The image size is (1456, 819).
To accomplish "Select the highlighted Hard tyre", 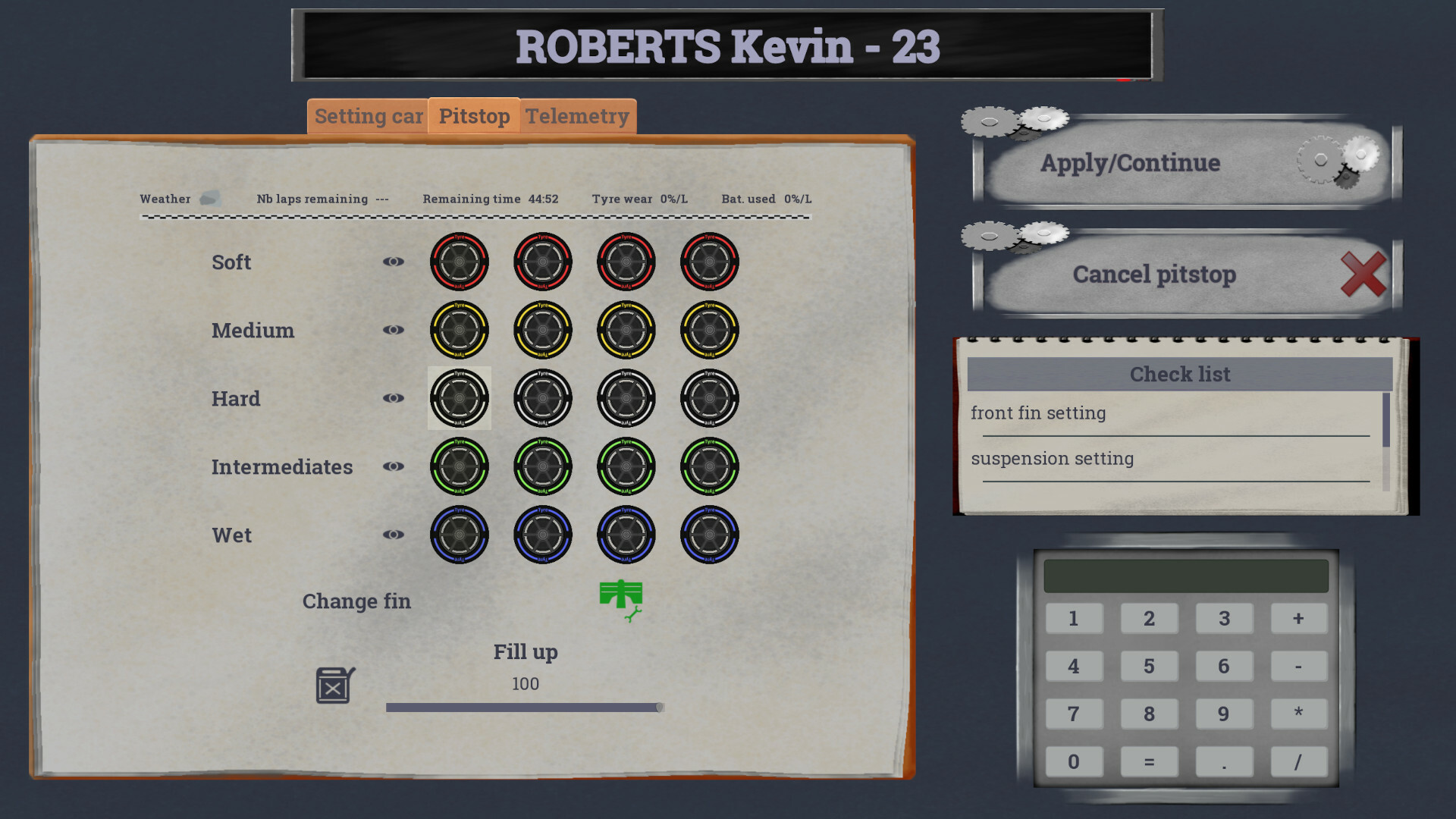I will coord(460,398).
